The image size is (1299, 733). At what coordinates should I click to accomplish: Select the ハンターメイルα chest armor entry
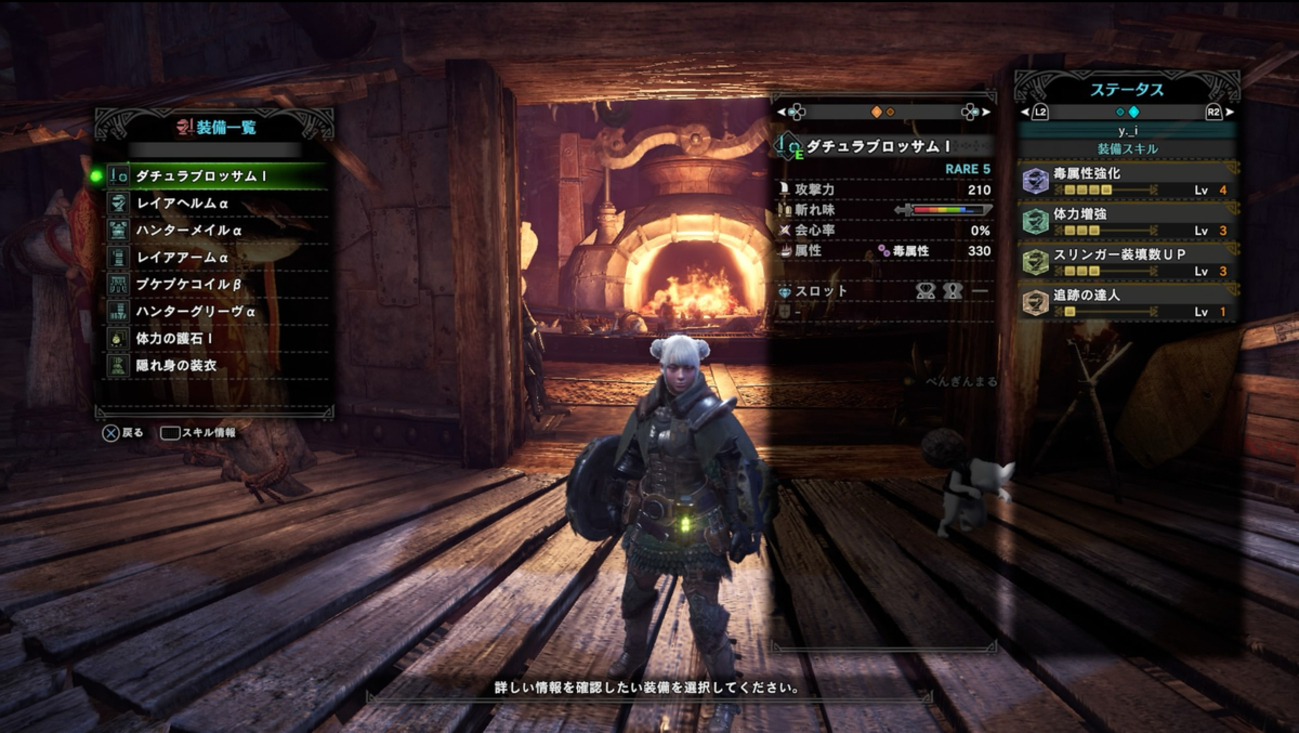[x=215, y=230]
